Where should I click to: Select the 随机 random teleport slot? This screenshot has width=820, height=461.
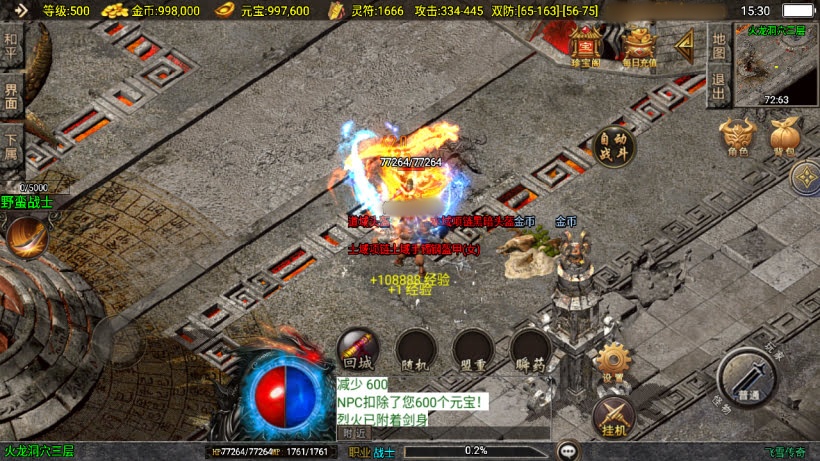pos(415,351)
